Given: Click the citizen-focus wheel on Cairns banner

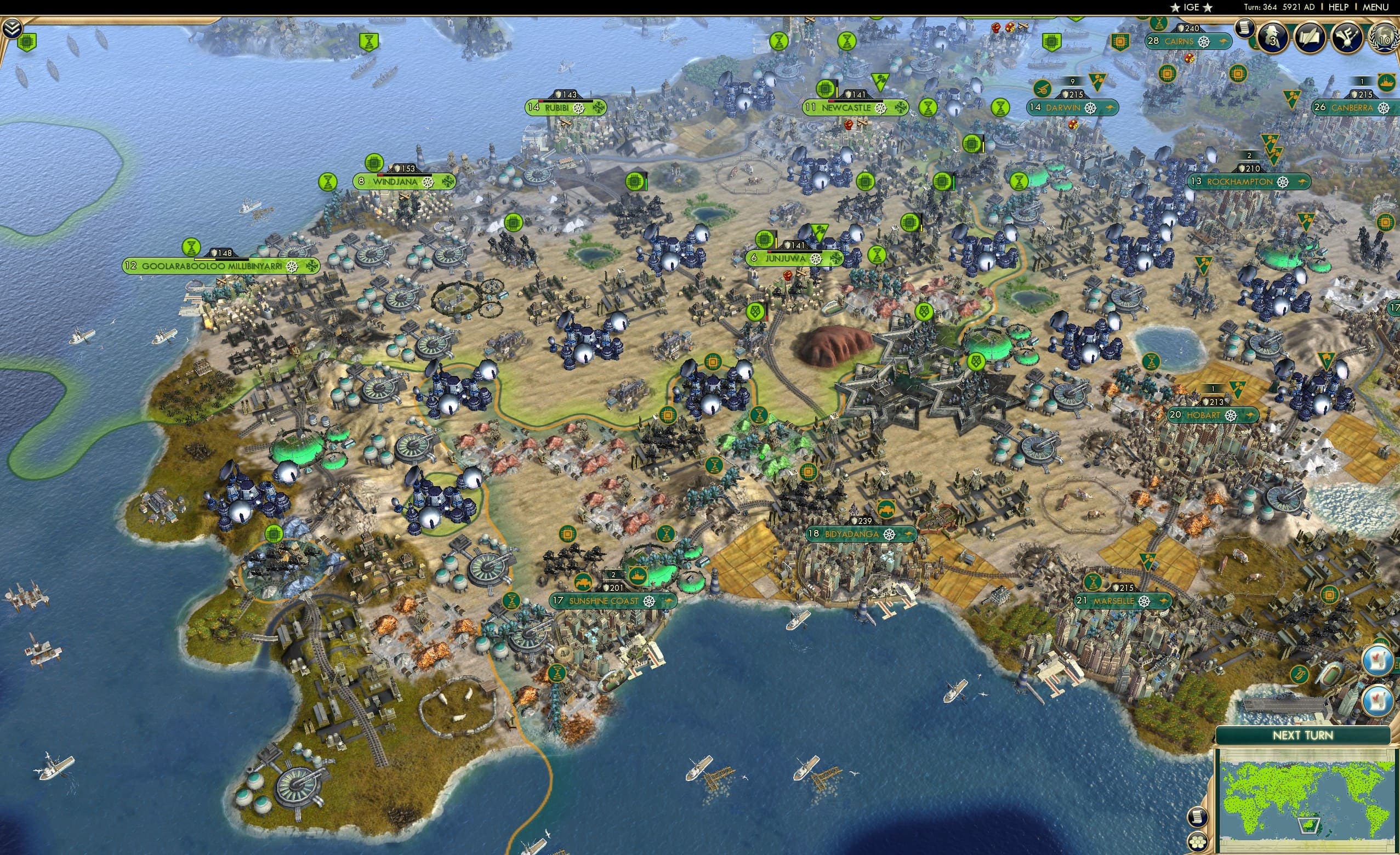Looking at the screenshot, I should (x=1204, y=42).
